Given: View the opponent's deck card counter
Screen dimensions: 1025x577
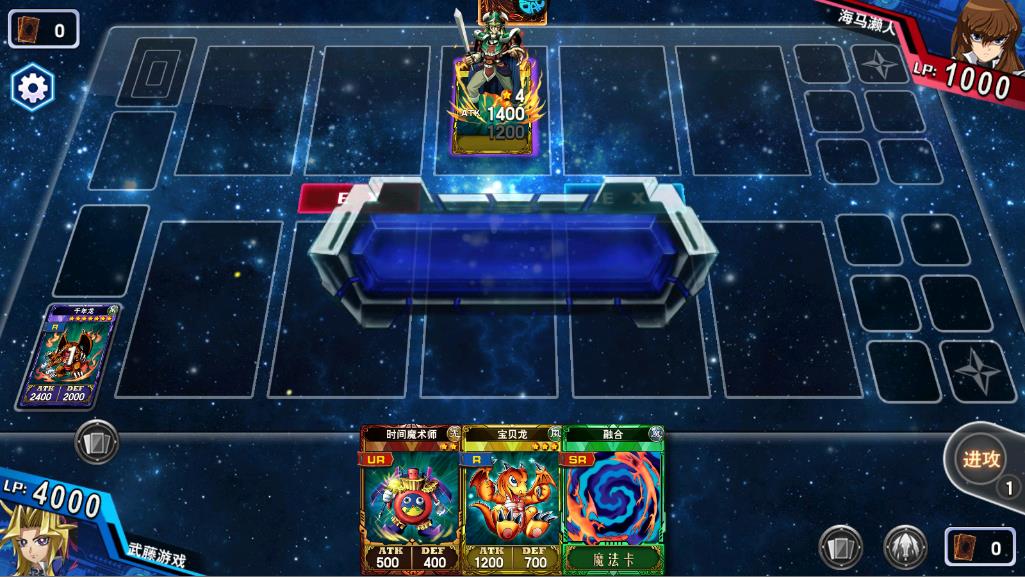Looking at the screenshot, I should [x=44, y=29].
